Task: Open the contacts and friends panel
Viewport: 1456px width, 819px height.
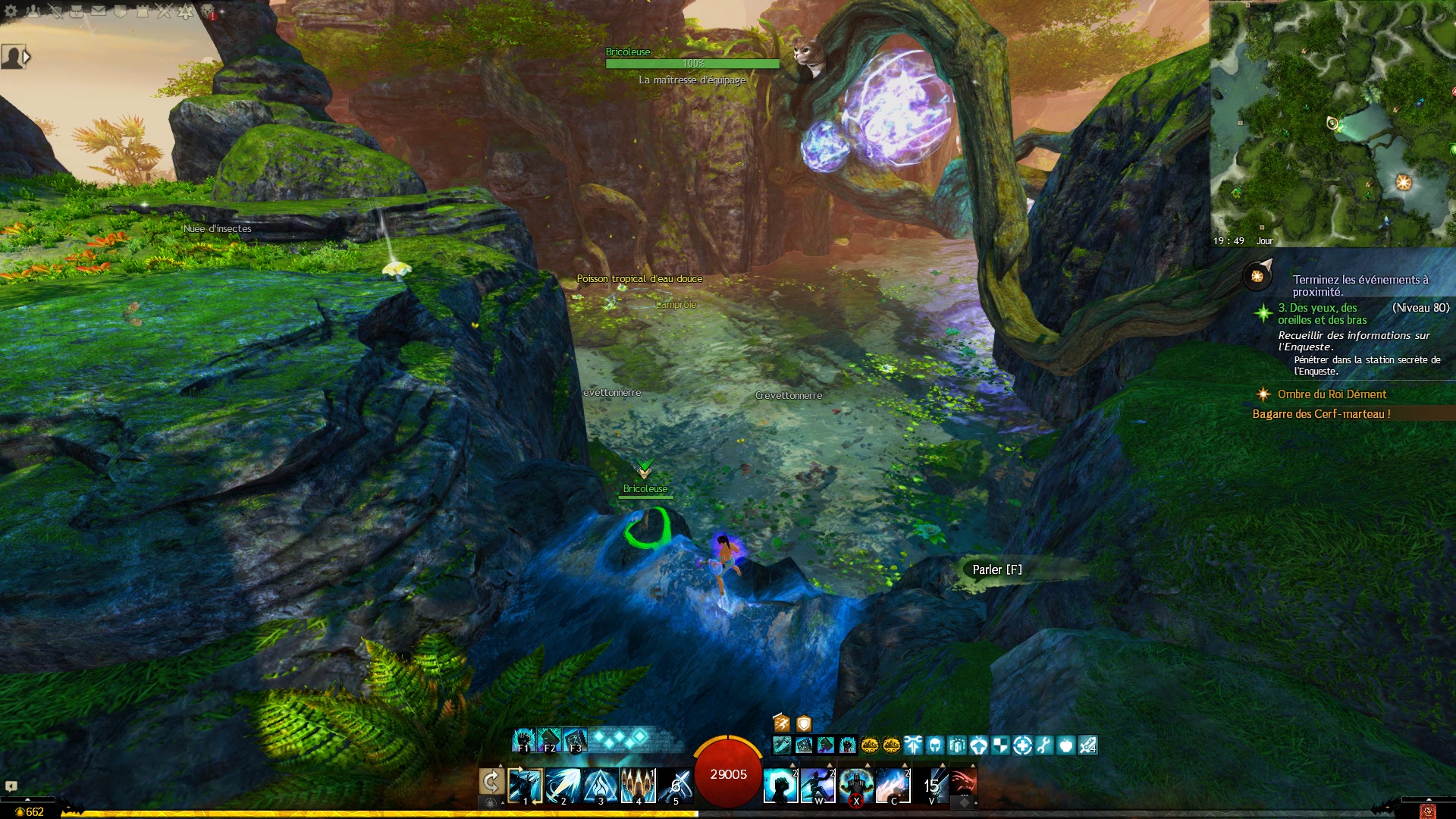Action: tap(33, 11)
